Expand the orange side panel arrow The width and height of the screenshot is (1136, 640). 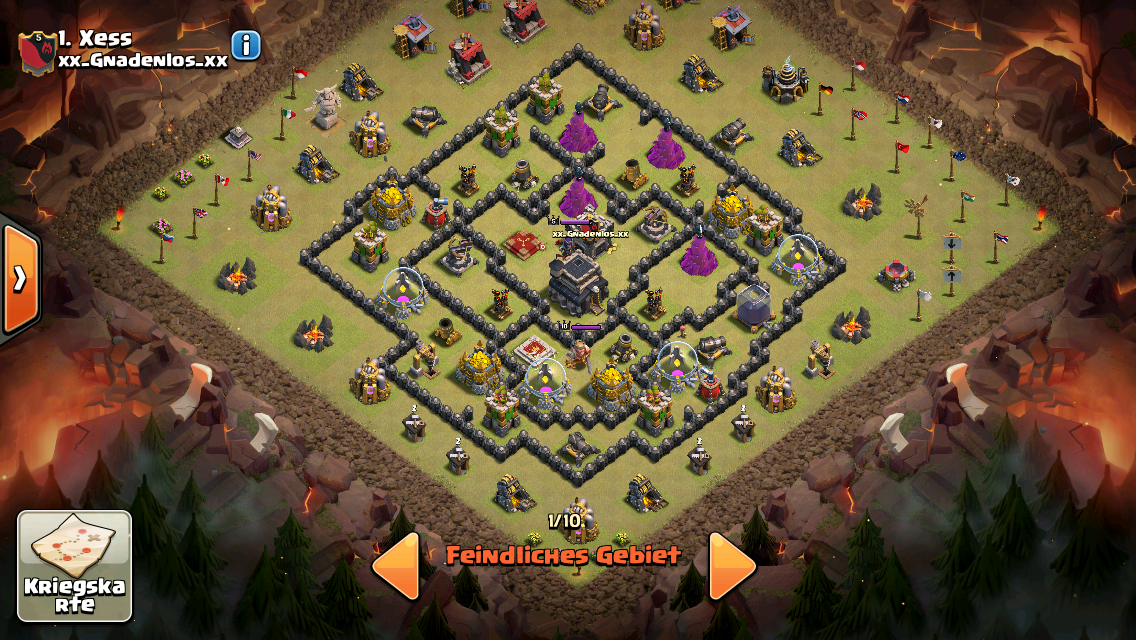[19, 279]
